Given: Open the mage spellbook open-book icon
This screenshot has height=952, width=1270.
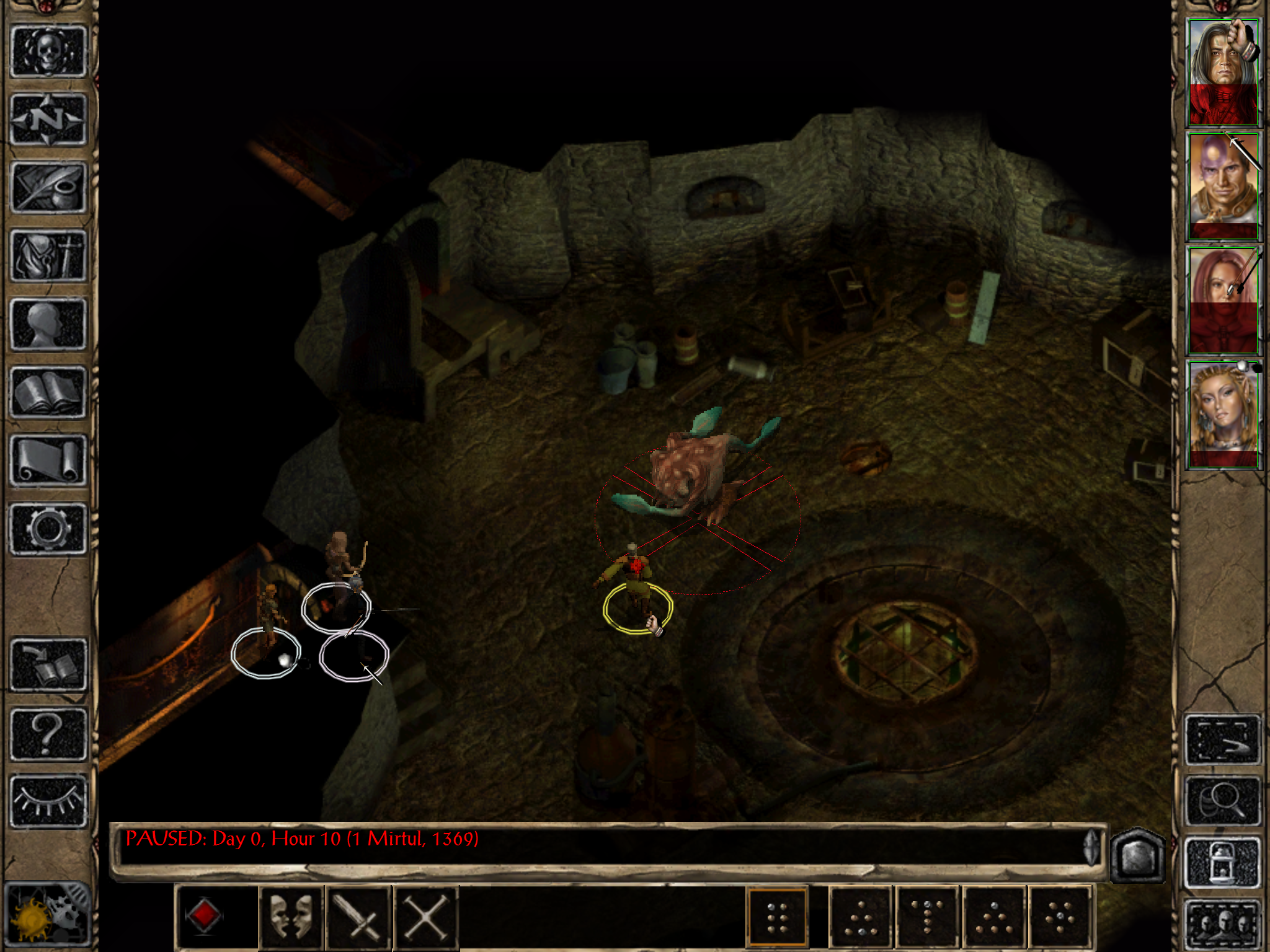Looking at the screenshot, I should 48,392.
